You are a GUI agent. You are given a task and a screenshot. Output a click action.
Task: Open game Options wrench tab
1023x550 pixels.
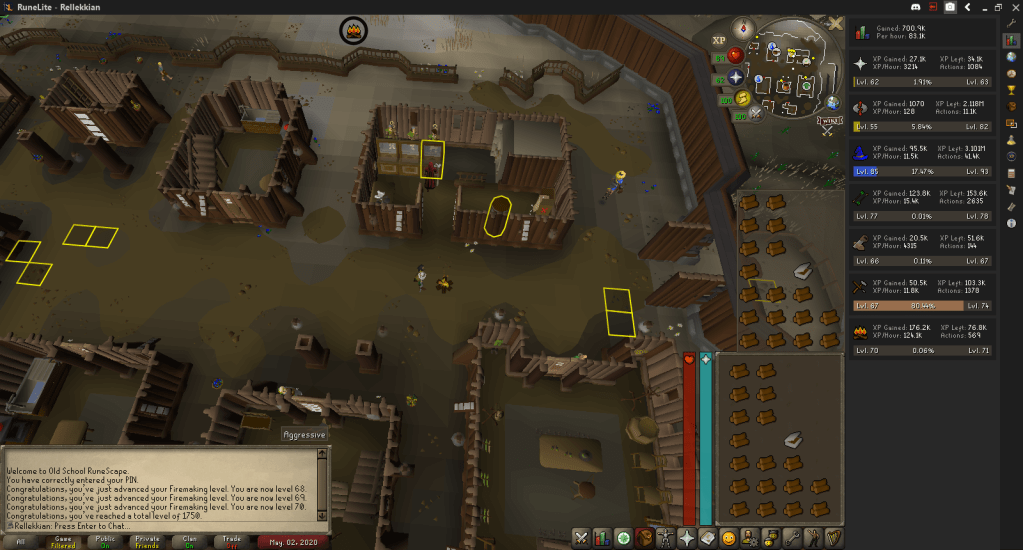(x=791, y=538)
